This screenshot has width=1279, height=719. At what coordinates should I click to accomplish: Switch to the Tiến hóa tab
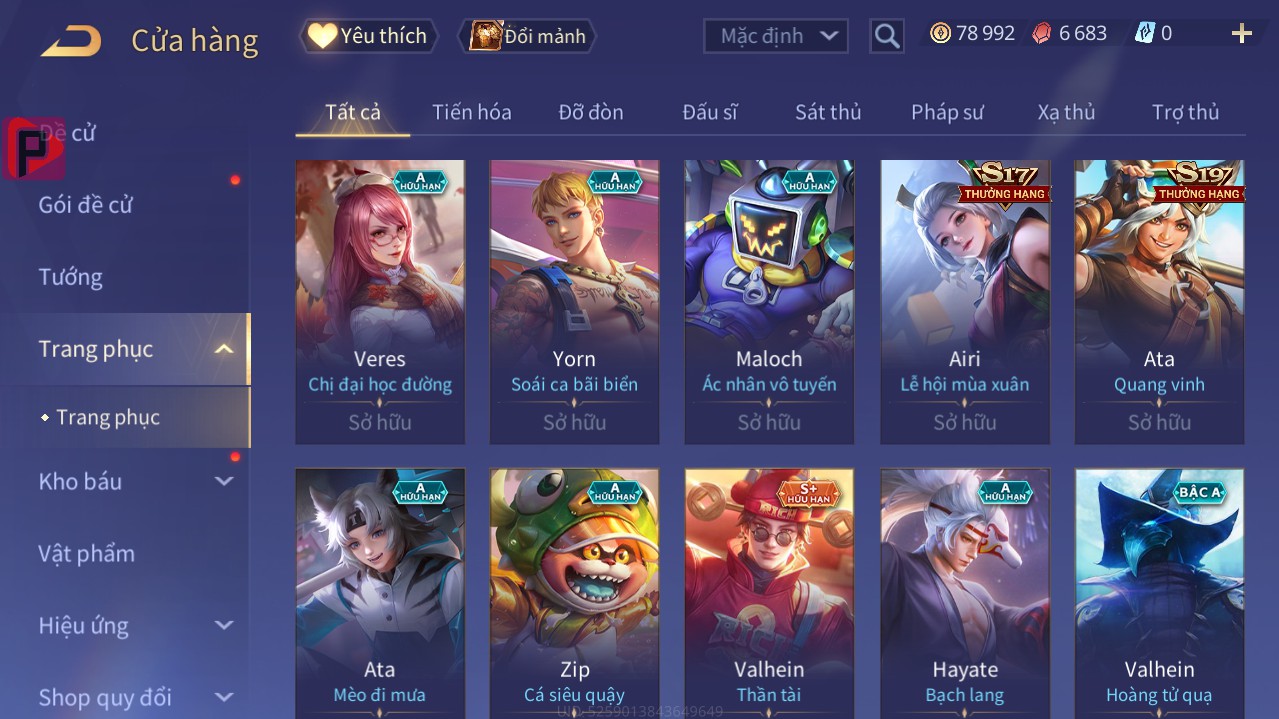tap(471, 112)
